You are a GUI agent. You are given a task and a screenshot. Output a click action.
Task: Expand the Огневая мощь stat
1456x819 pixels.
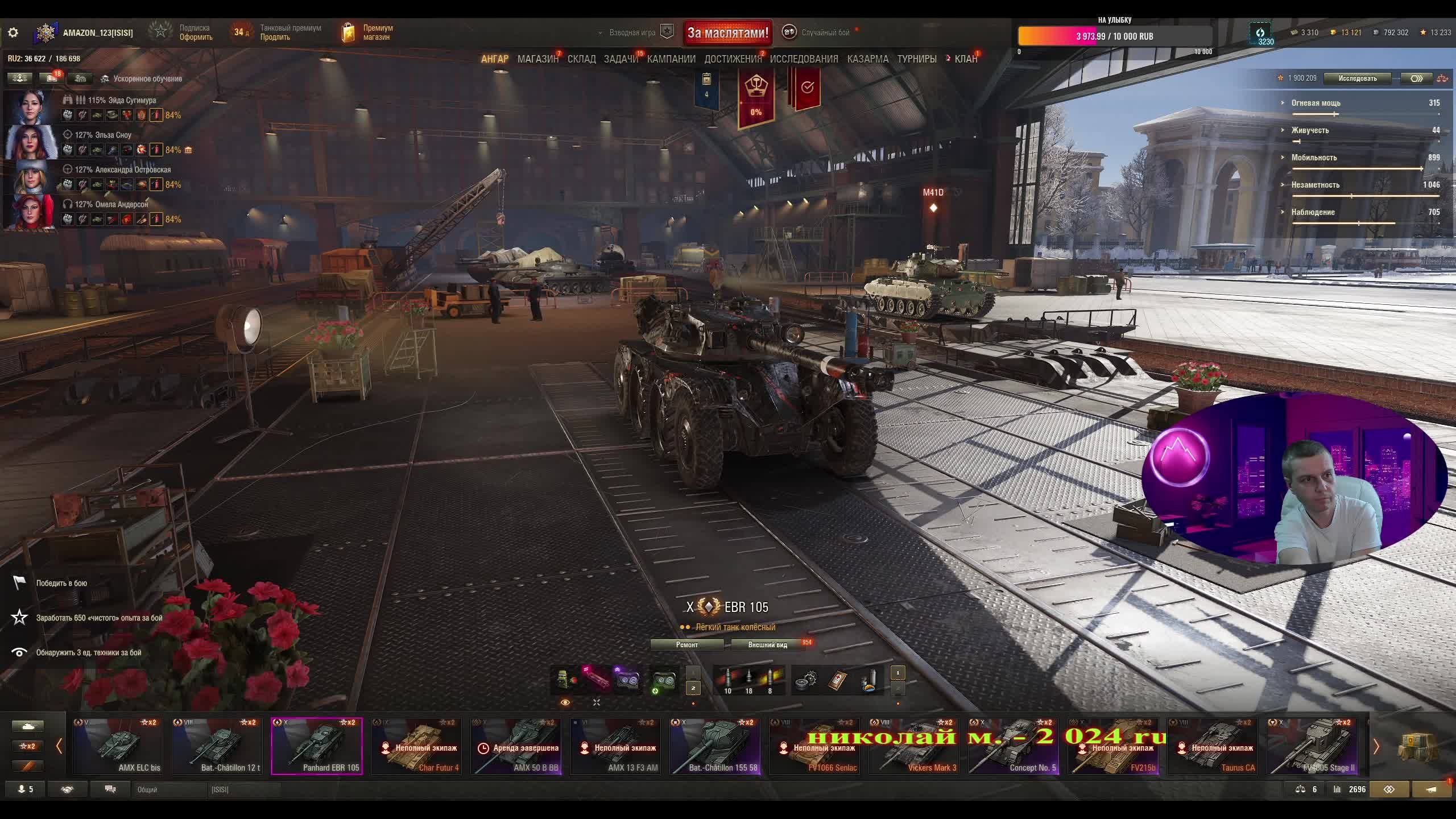pos(1316,103)
